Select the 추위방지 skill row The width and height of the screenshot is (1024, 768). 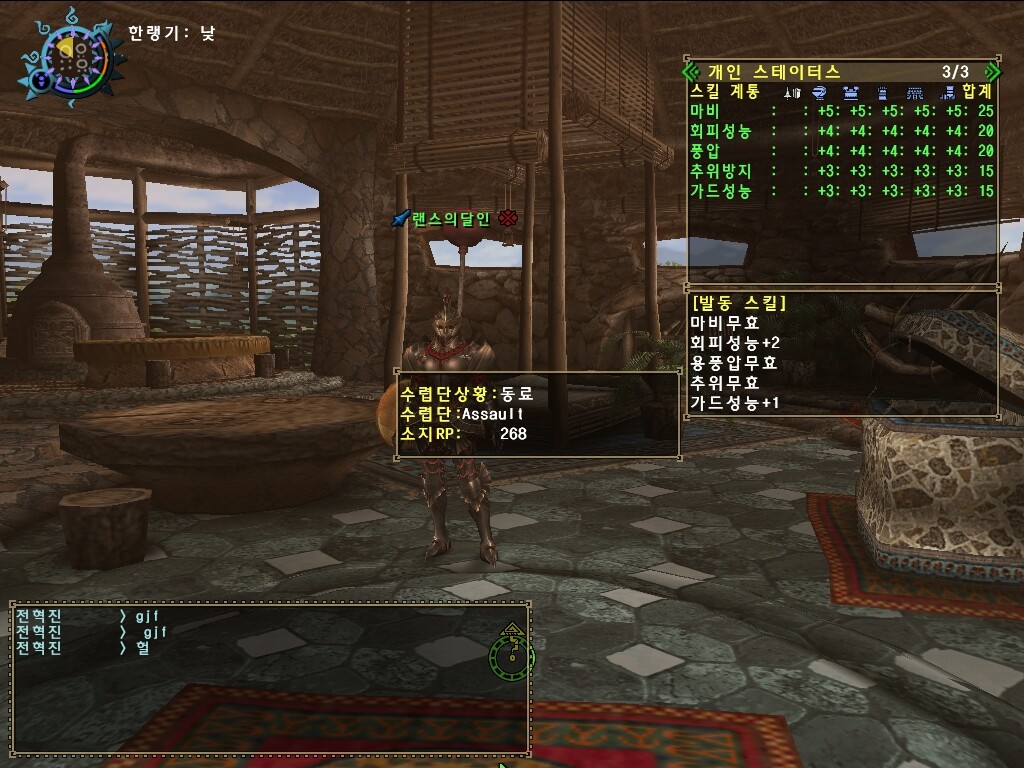coord(840,171)
